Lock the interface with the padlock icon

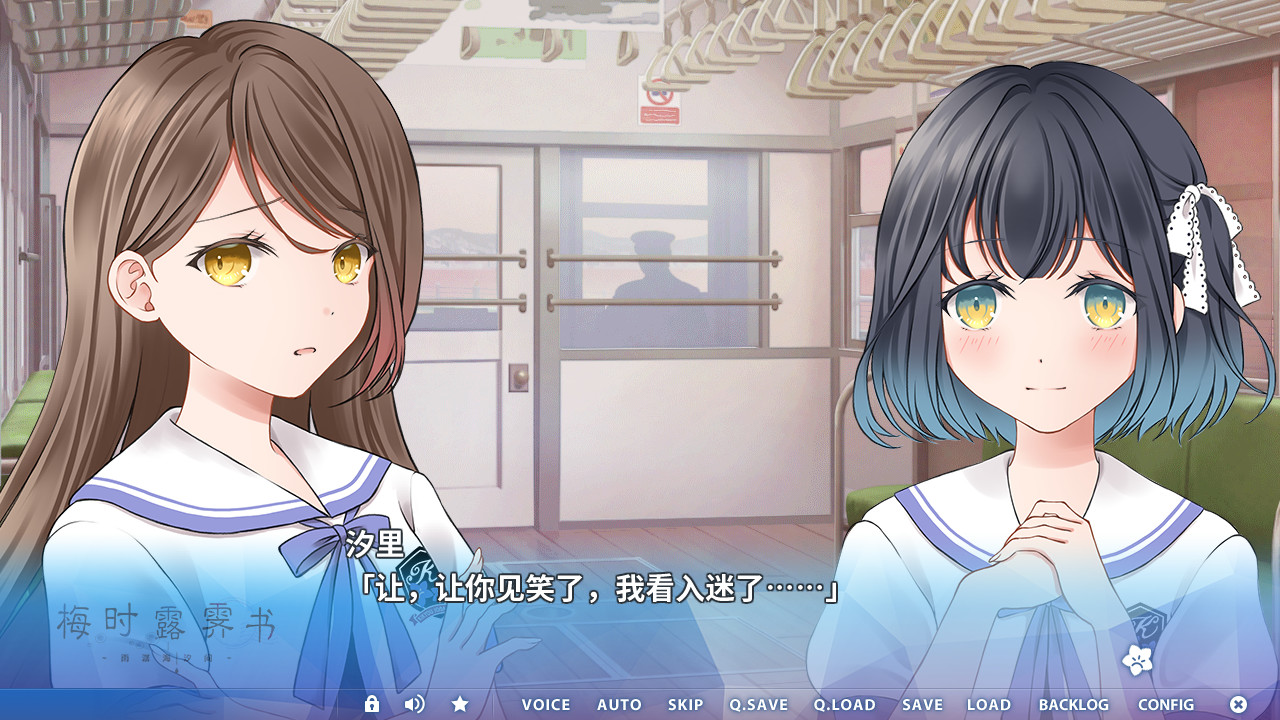tap(374, 704)
